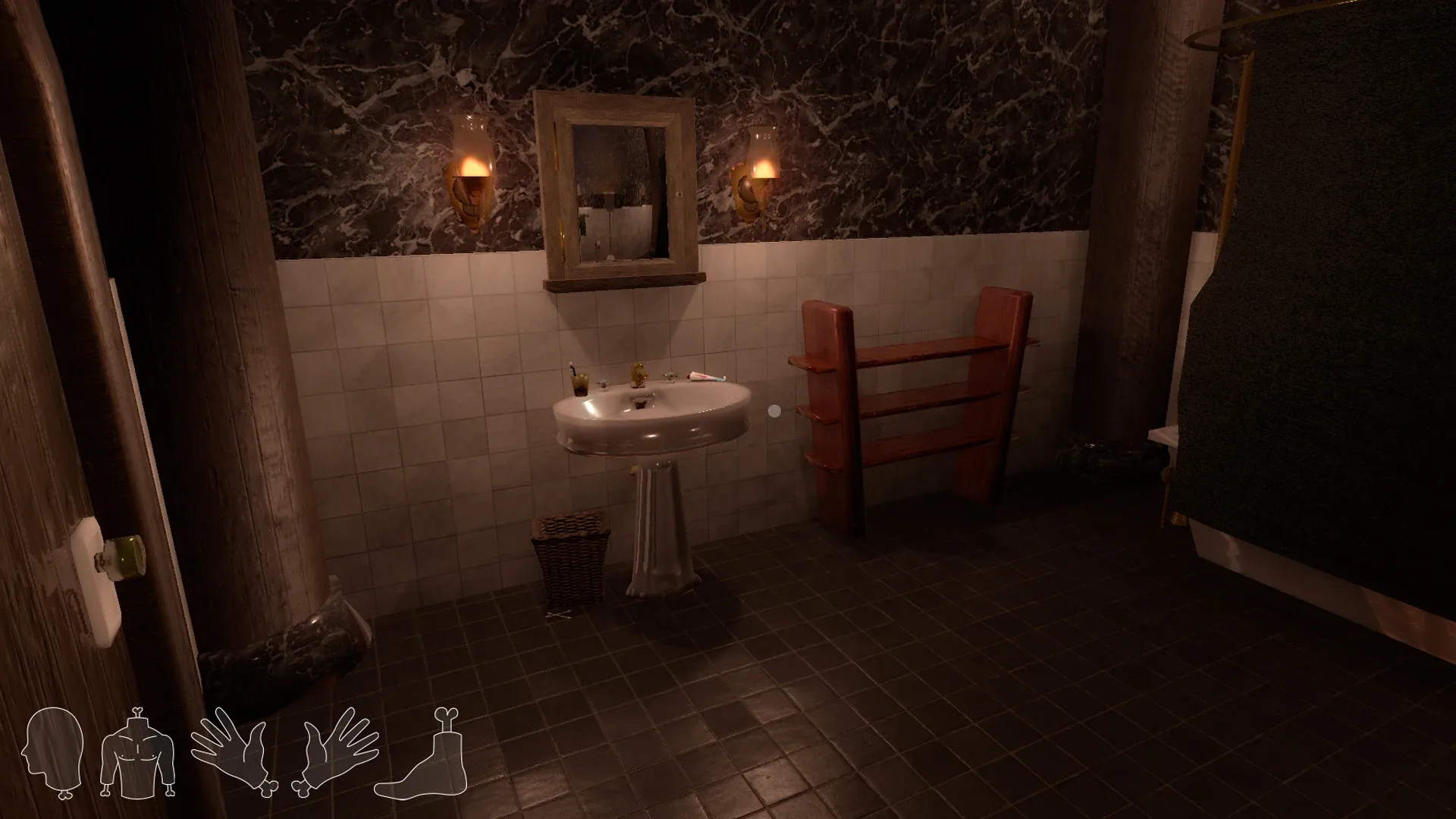Click the white interaction reticle dot
1456x819 pixels.
pyautogui.click(x=774, y=410)
